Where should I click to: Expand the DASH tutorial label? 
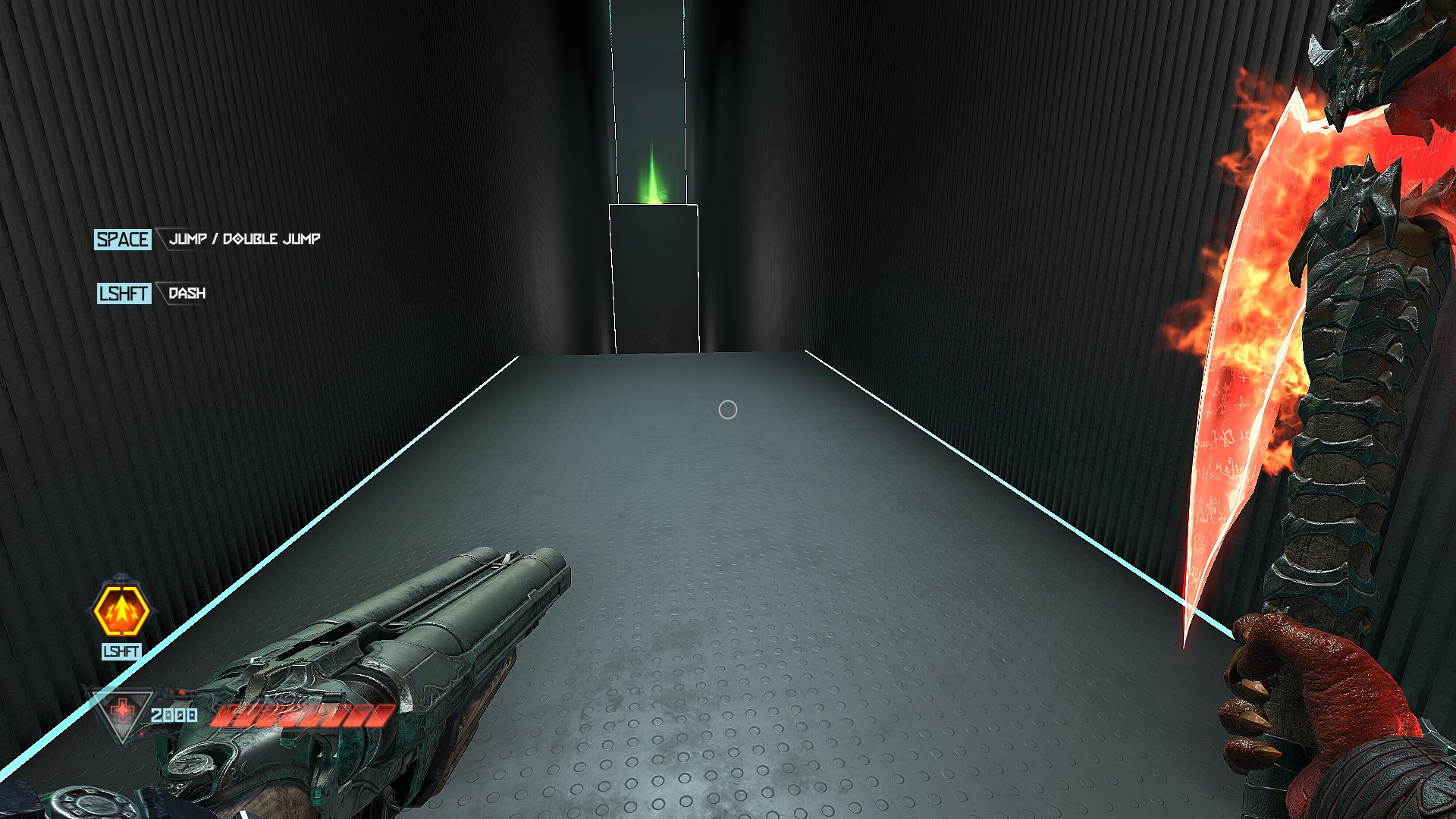coord(188,293)
